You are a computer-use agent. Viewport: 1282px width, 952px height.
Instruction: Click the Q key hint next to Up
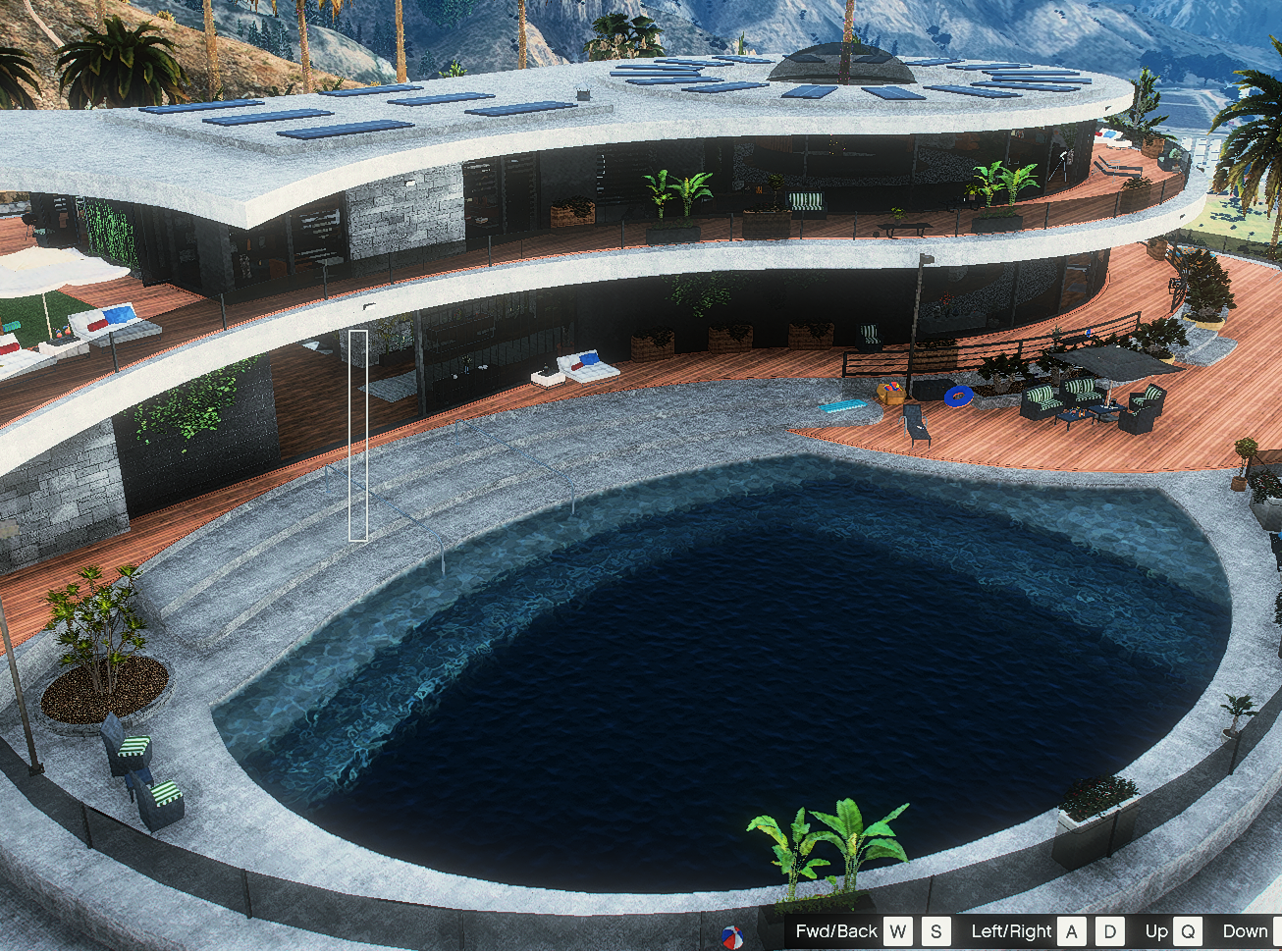[1190, 930]
